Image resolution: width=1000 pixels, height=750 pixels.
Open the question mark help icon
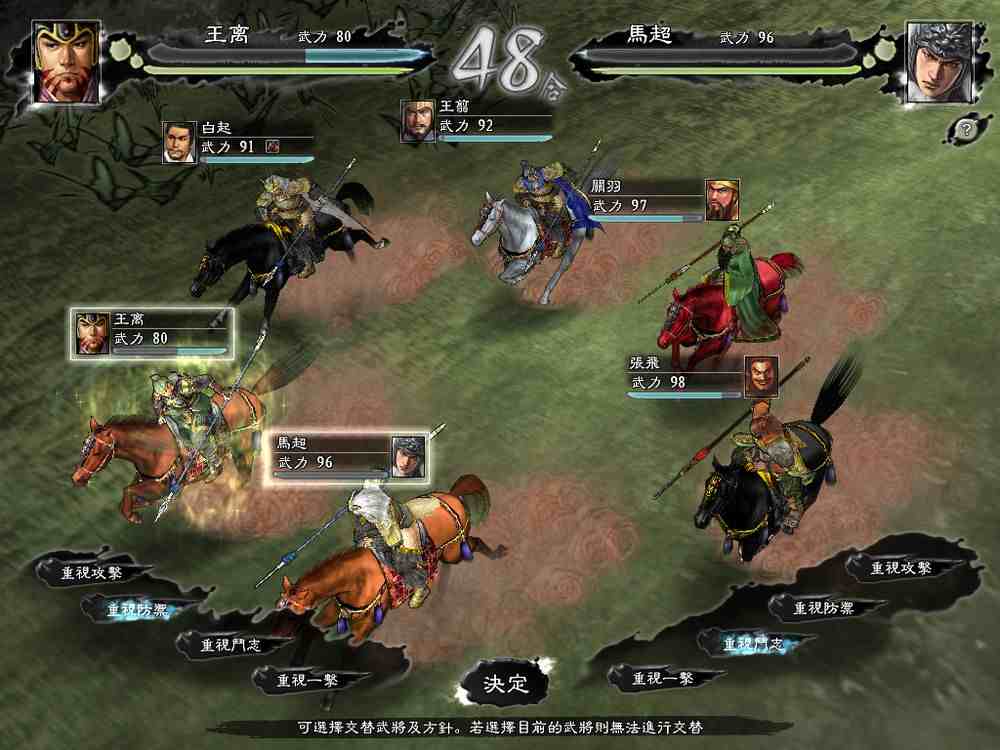(x=964, y=128)
